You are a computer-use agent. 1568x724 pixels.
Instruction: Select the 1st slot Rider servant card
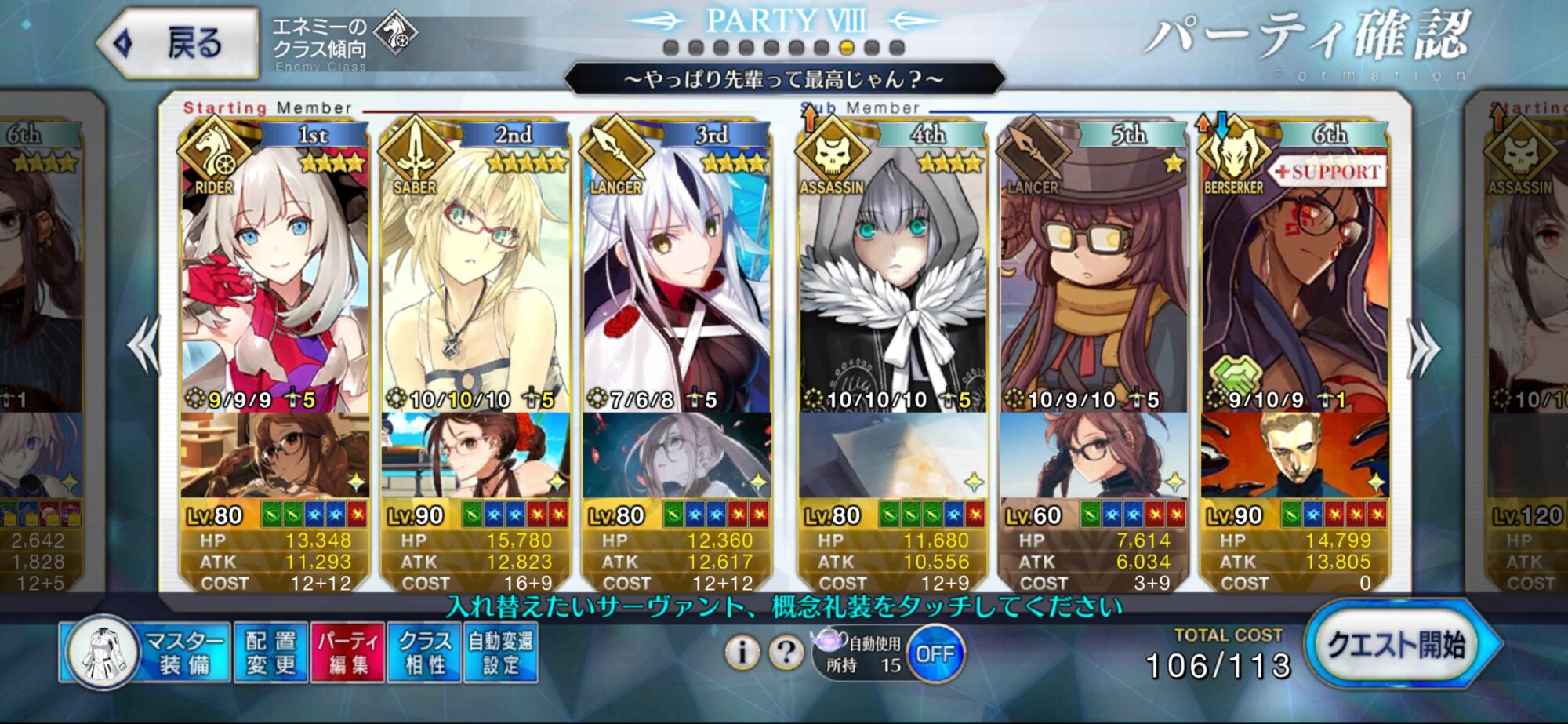tap(274, 275)
